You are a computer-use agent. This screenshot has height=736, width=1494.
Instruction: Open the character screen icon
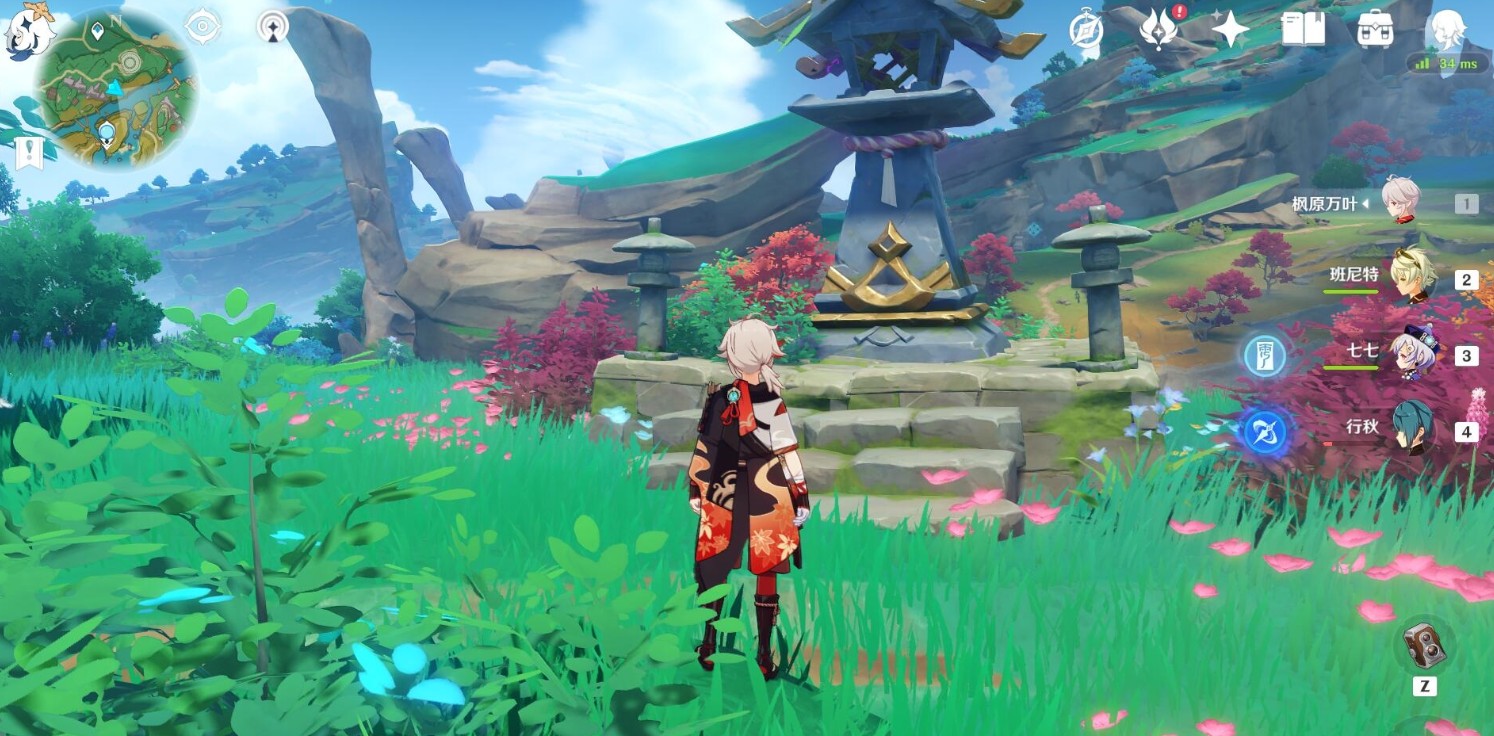1447,29
